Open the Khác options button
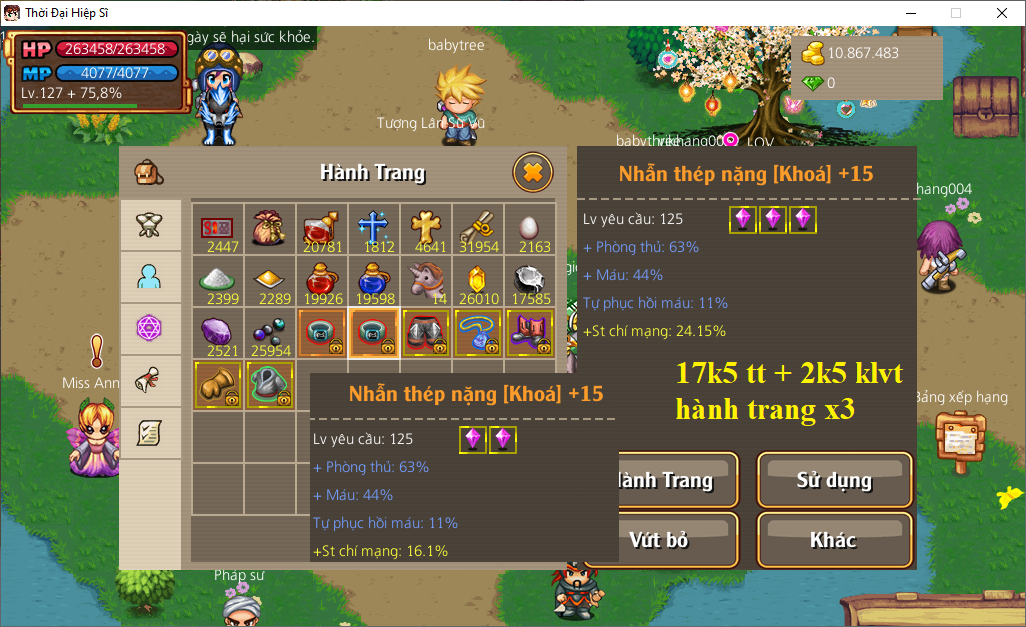This screenshot has width=1026, height=627. point(834,540)
